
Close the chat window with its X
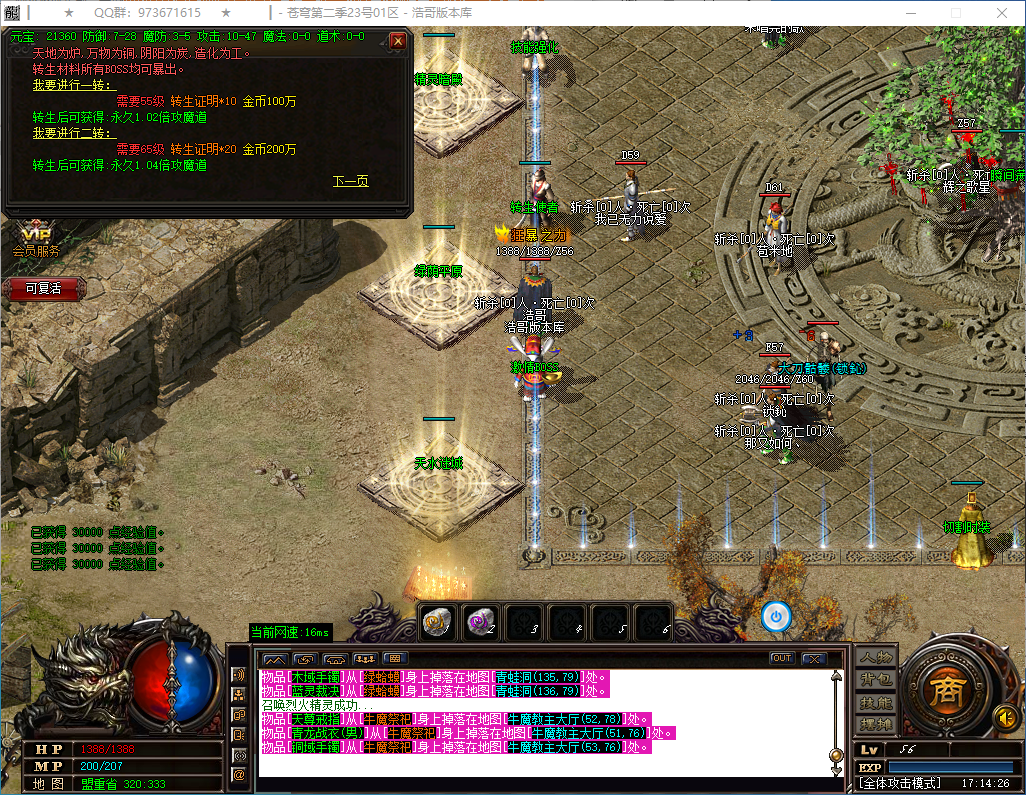pos(813,659)
